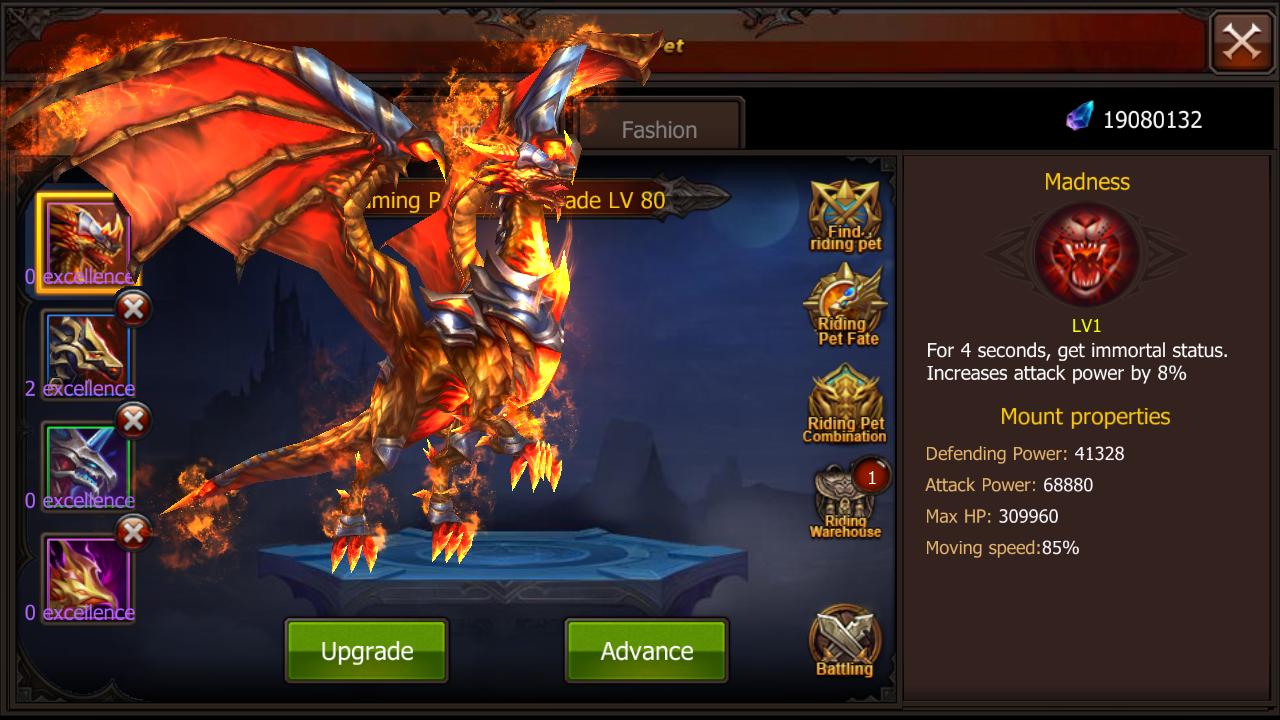
Task: Remove the wolf mount with its X button
Action: click(x=131, y=309)
